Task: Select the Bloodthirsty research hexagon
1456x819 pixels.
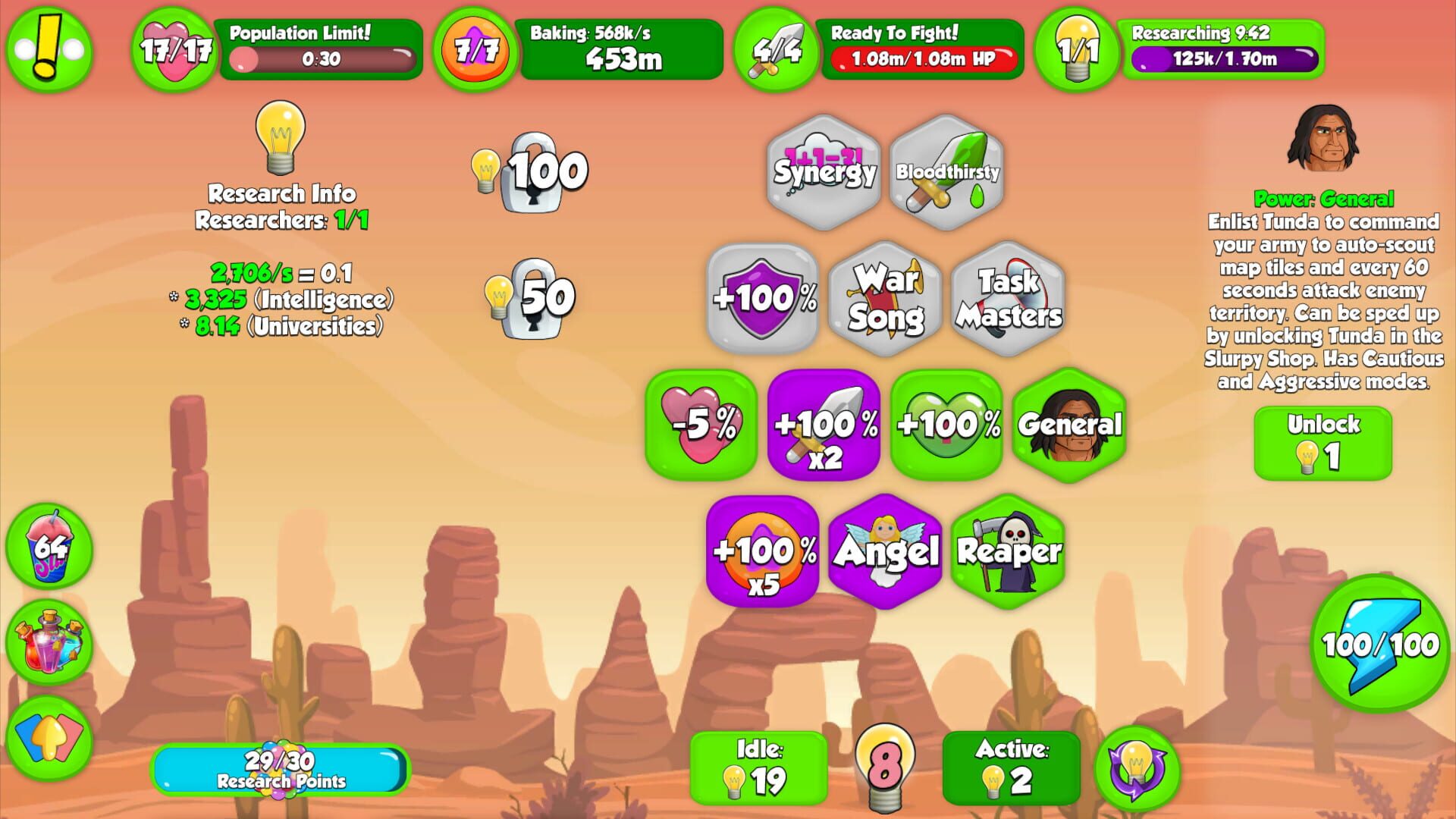Action: pyautogui.click(x=947, y=173)
